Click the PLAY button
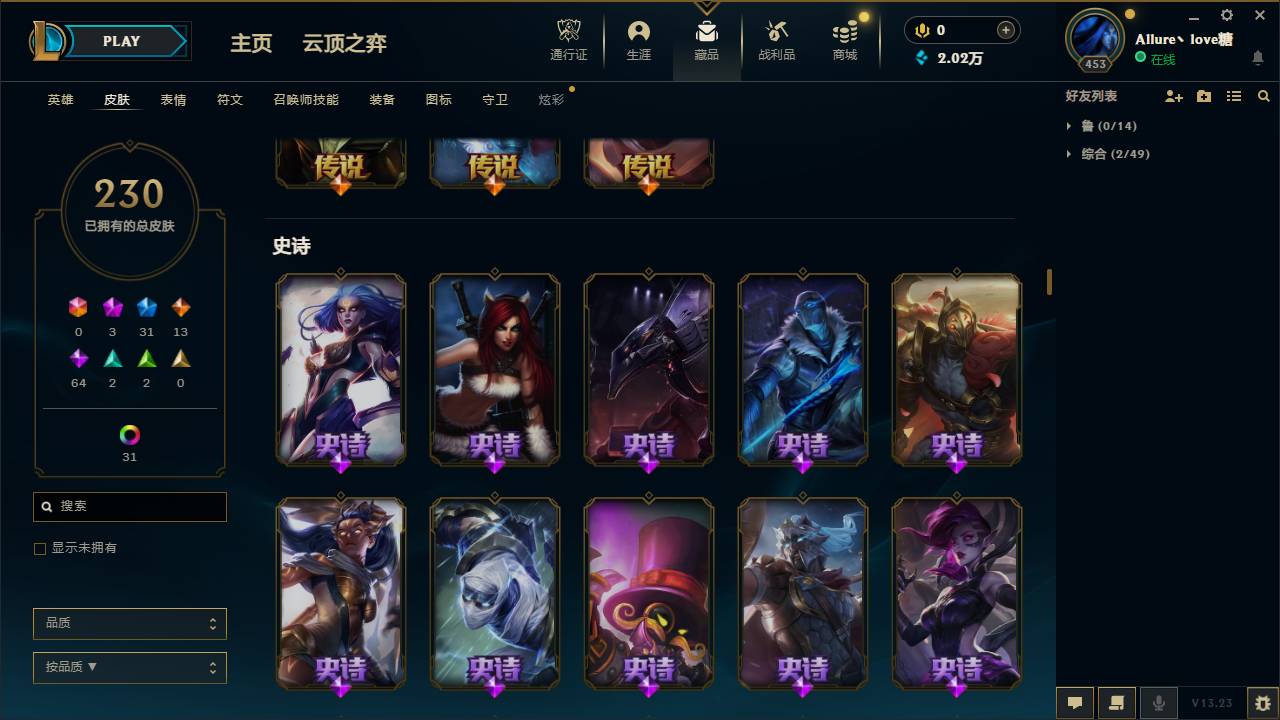1280x720 pixels. pyautogui.click(x=121, y=41)
